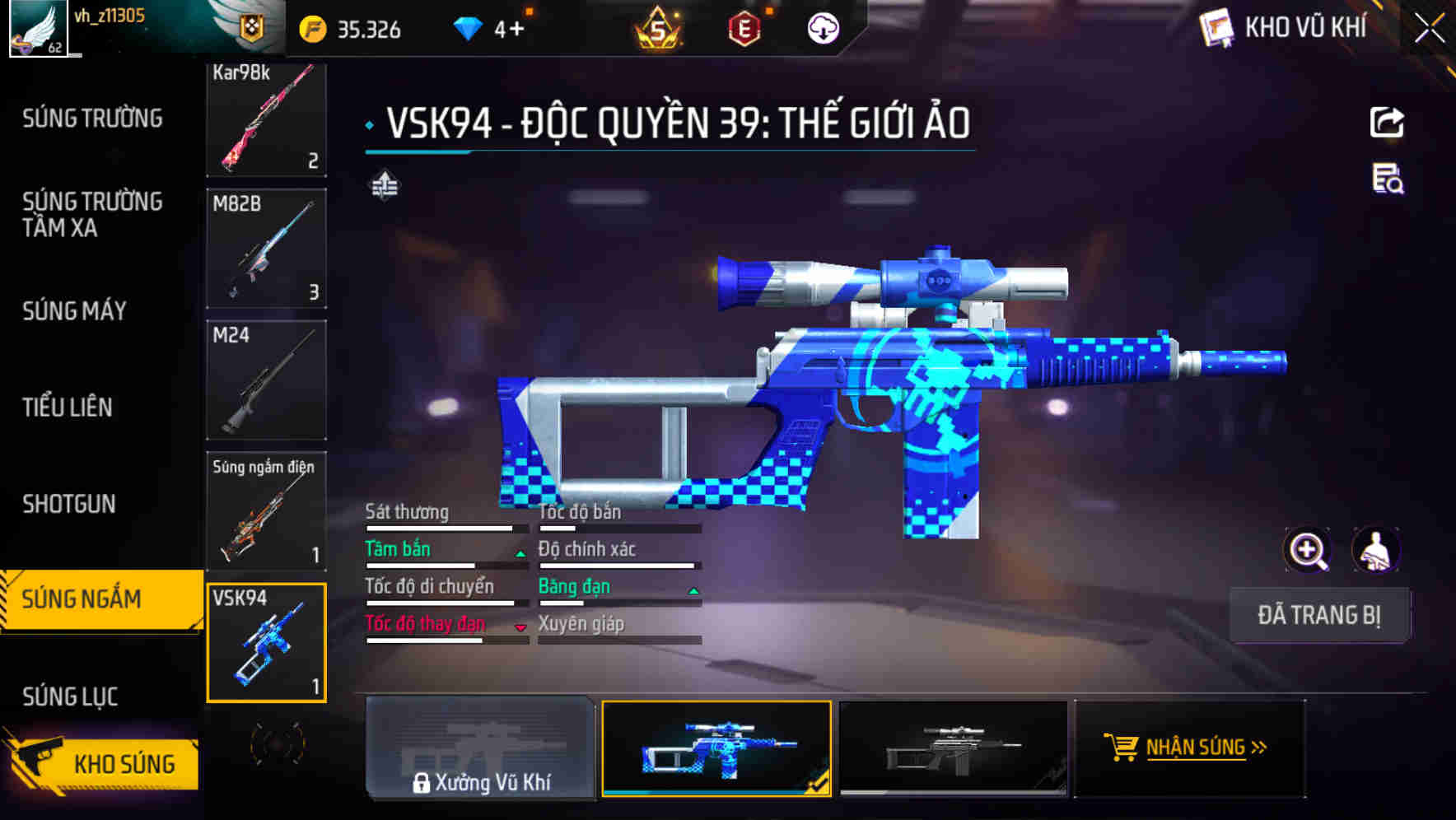Share the VSK94 skin
Image resolution: width=1456 pixels, height=820 pixels.
pos(1388,121)
